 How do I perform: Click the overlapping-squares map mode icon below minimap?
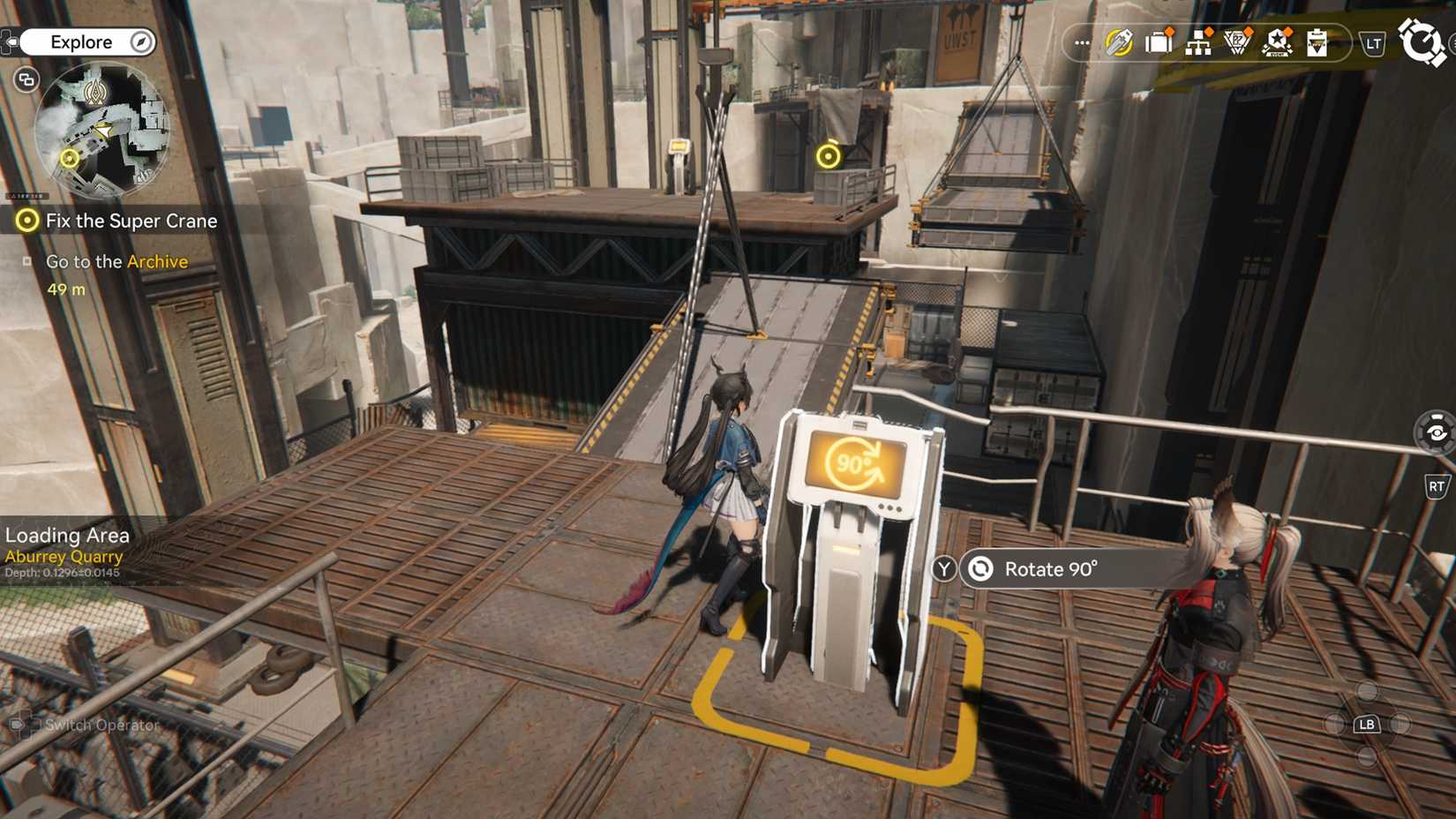[26, 79]
